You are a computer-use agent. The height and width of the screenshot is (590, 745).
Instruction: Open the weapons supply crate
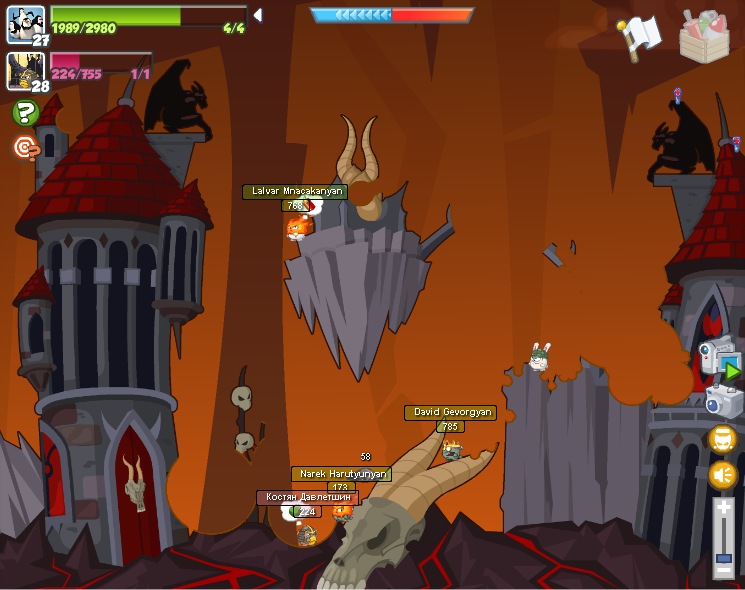pos(704,36)
